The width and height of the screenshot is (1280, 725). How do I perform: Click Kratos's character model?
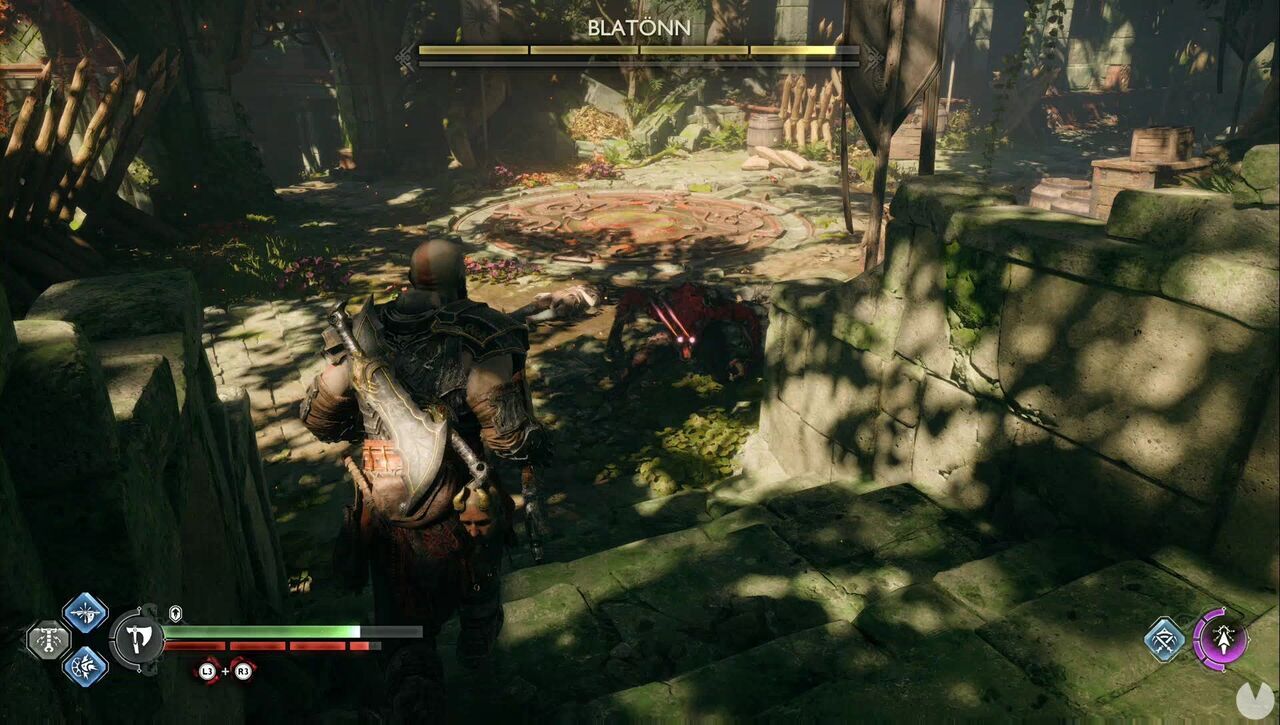(x=430, y=400)
